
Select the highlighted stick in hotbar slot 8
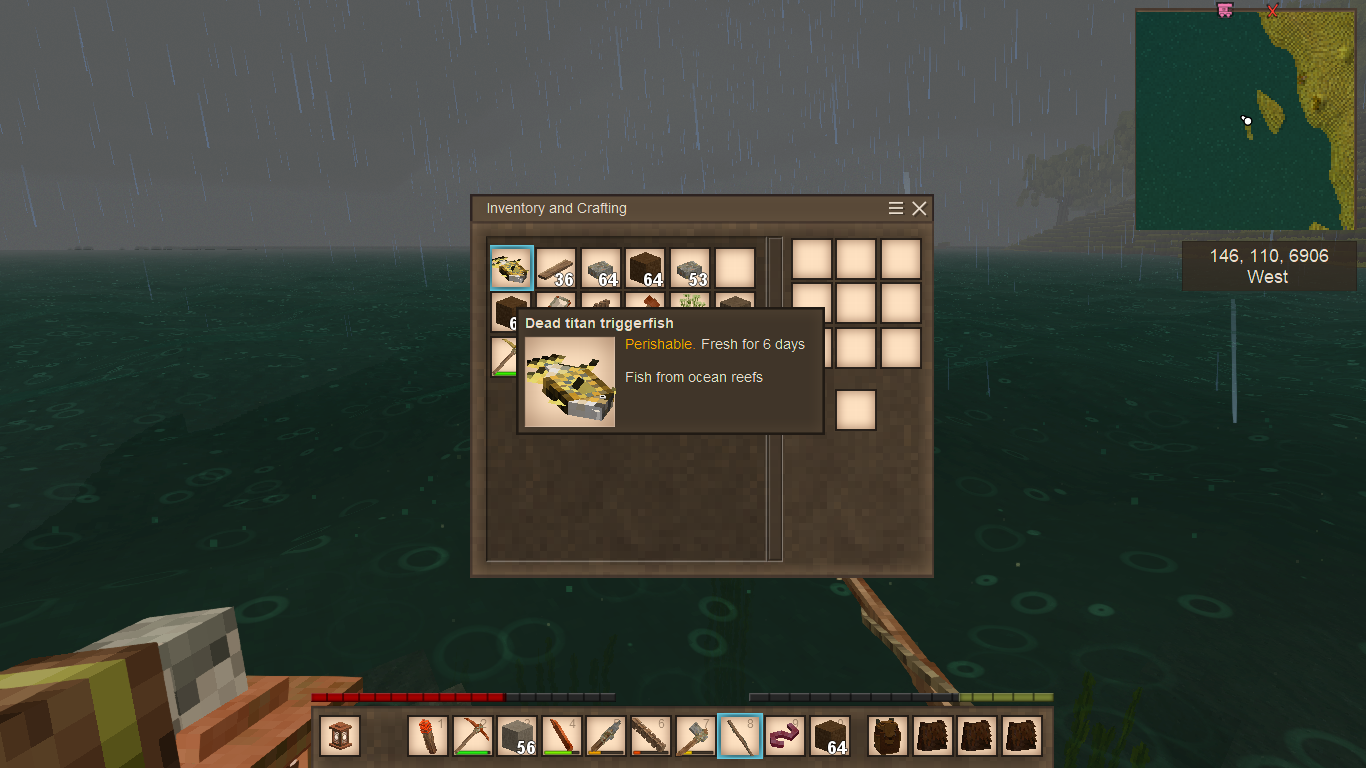(740, 736)
